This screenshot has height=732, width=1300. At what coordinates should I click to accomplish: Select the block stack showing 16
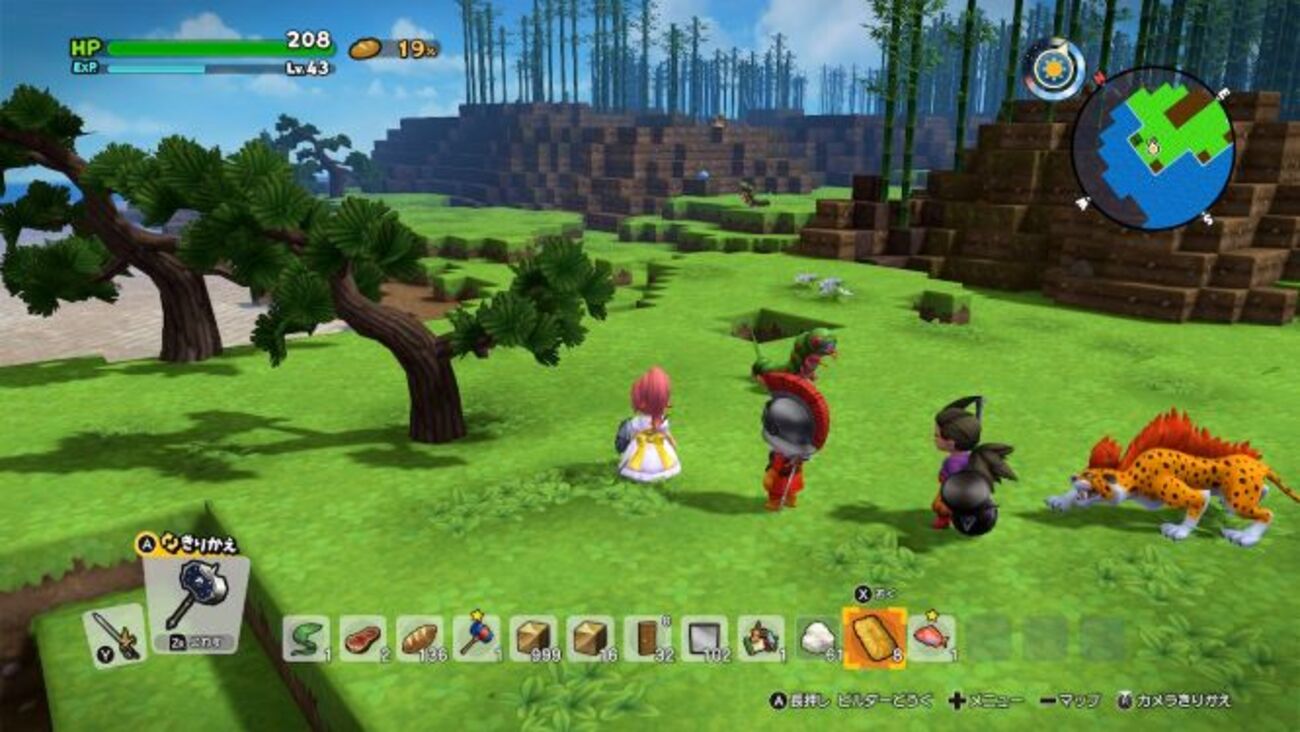(590, 638)
